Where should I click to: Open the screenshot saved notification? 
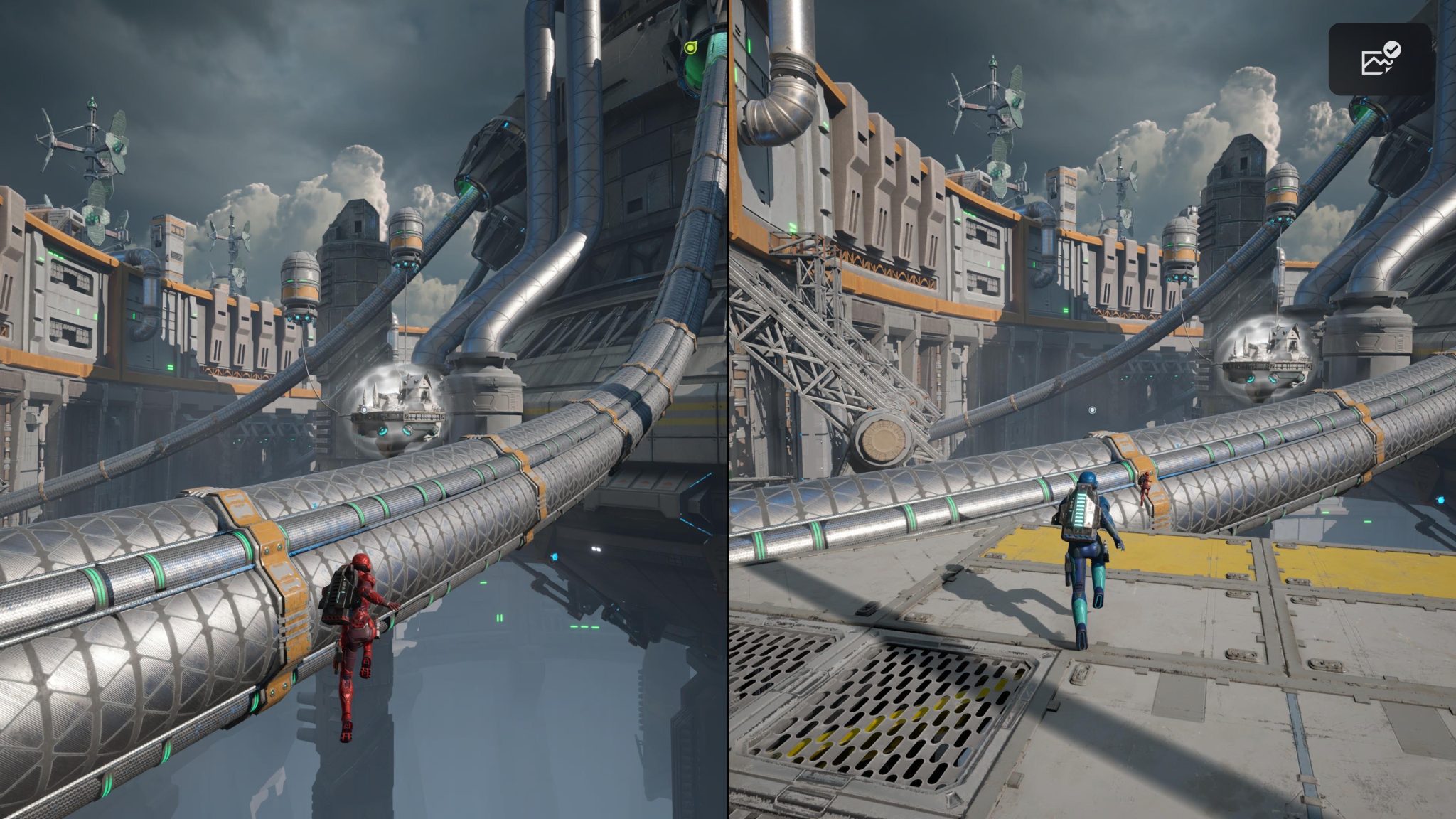click(1380, 60)
